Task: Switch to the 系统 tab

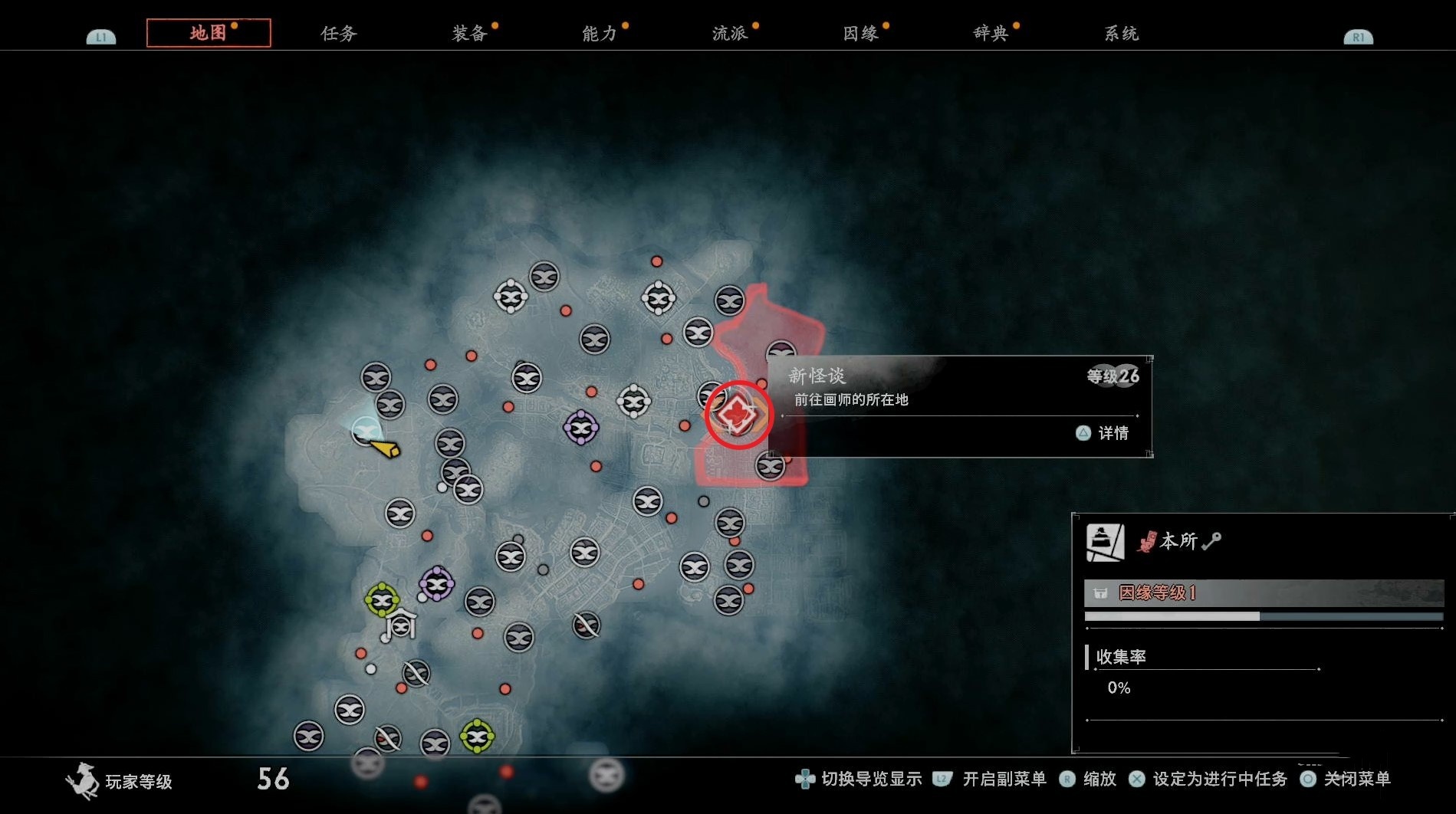Action: [1121, 34]
